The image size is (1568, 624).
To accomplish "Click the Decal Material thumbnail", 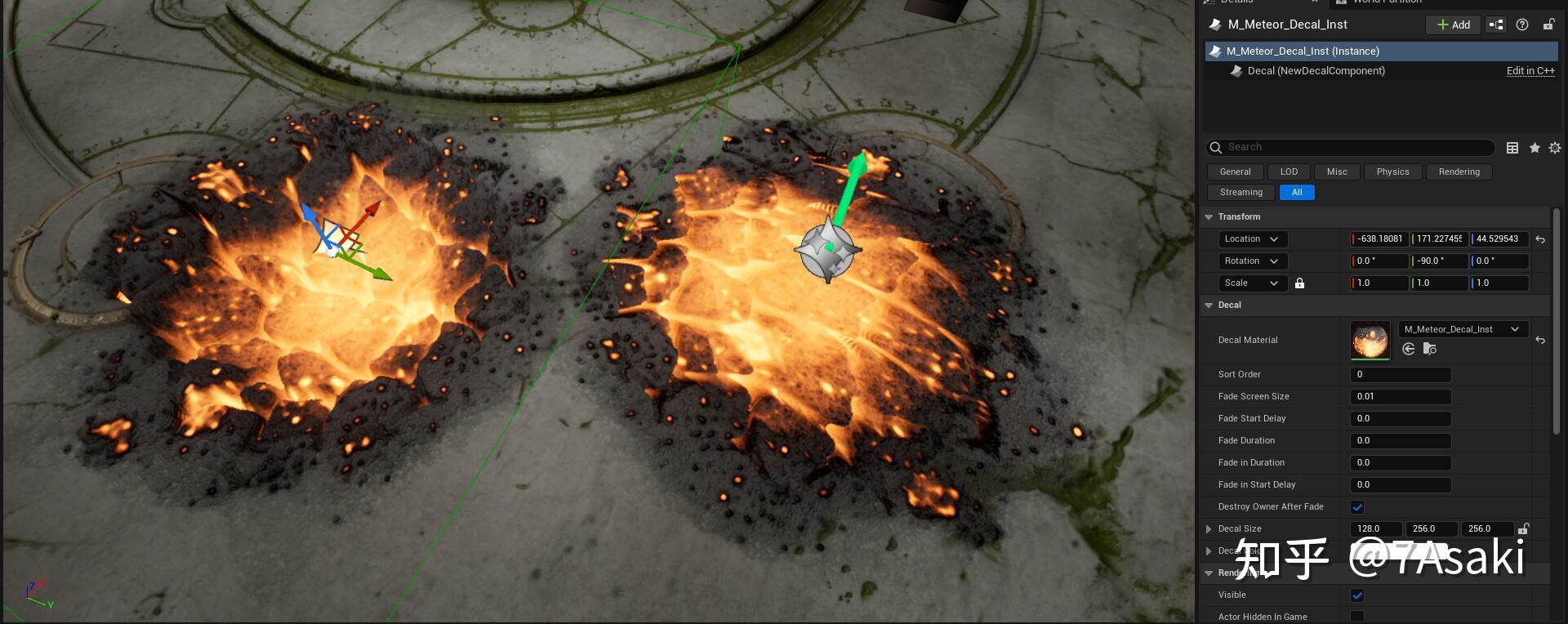I will point(1370,340).
